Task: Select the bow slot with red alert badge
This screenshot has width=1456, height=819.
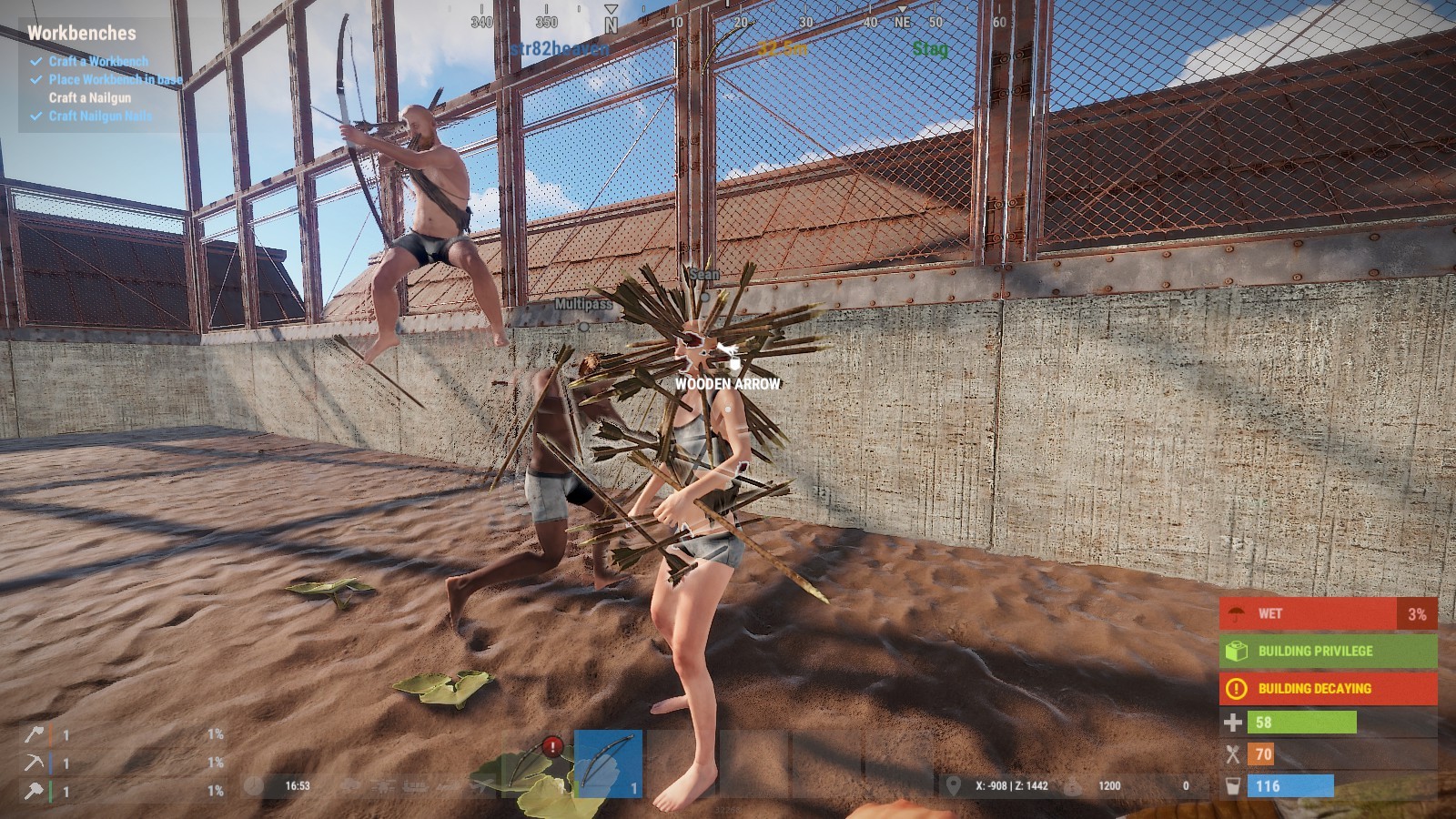Action: (x=535, y=764)
